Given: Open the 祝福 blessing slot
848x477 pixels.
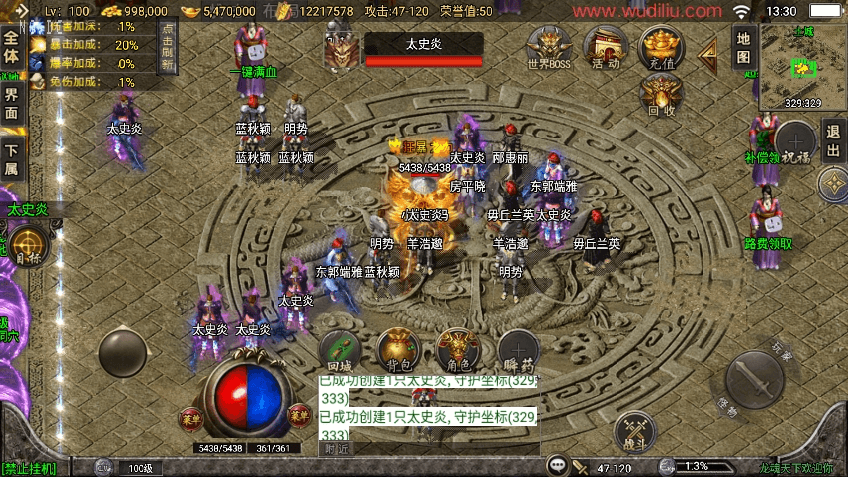Looking at the screenshot, I should [x=796, y=143].
